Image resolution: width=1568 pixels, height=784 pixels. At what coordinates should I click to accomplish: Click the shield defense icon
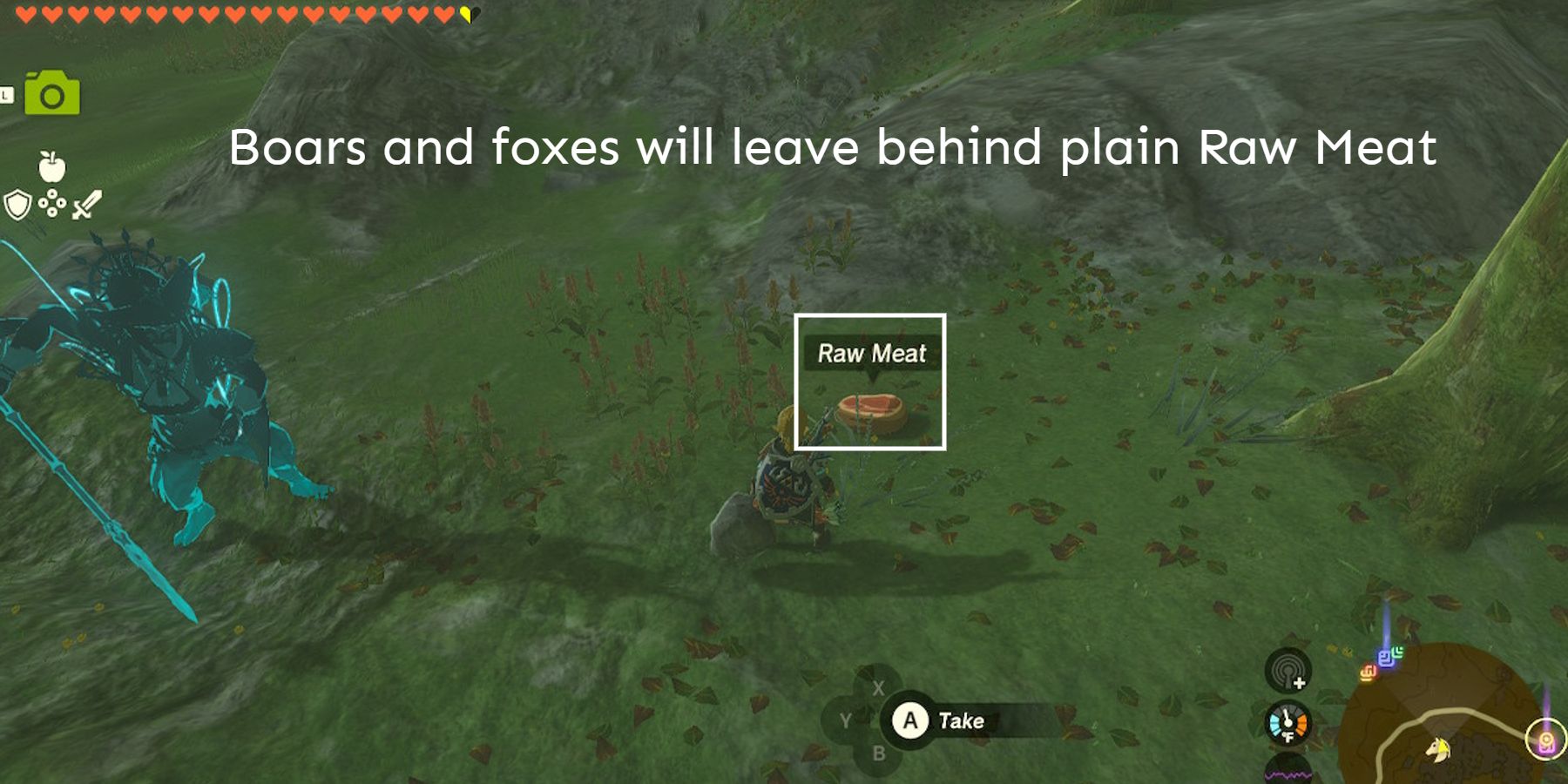click(x=17, y=205)
